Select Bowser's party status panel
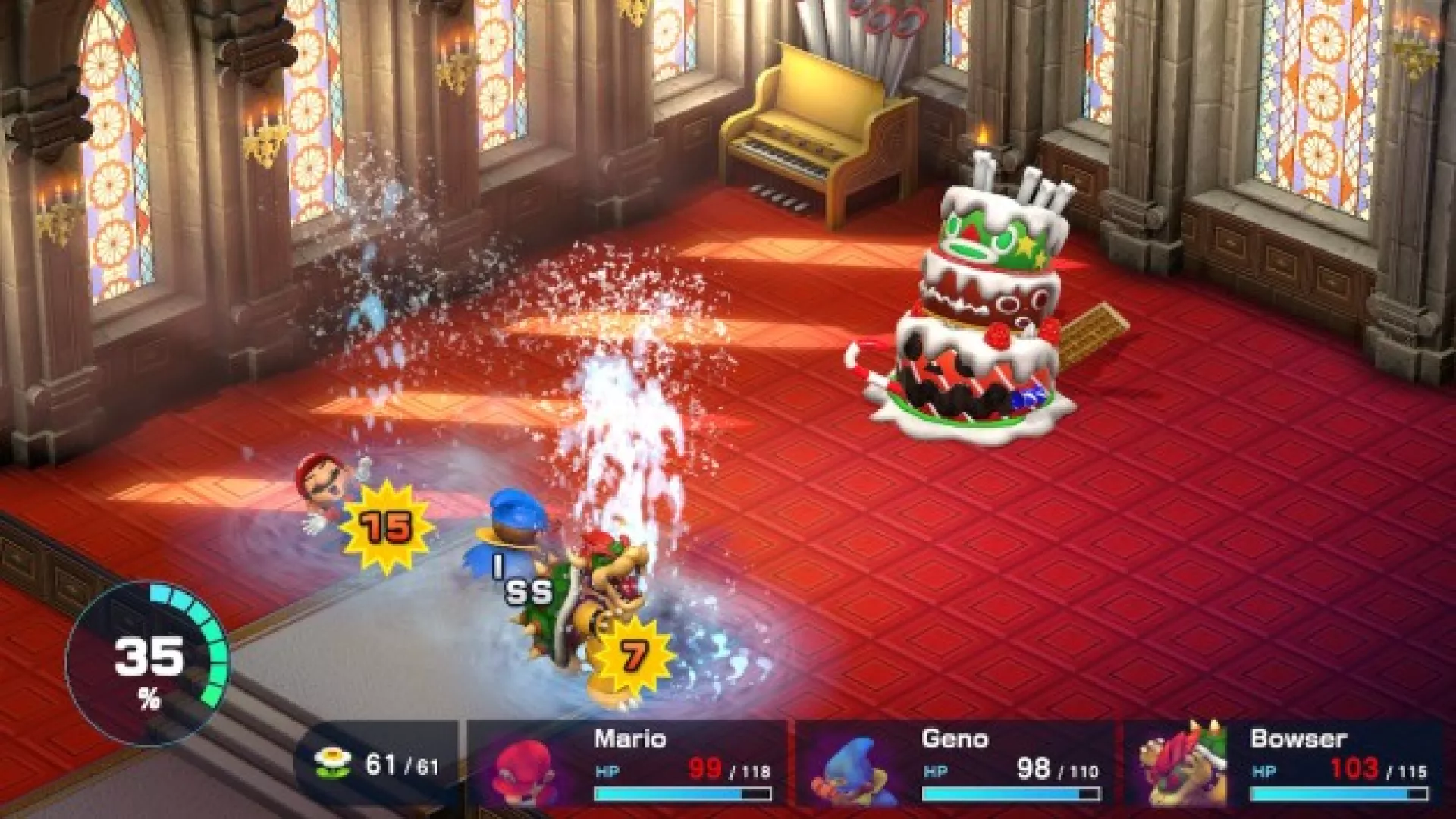Viewport: 1456px width, 819px height. point(1285,766)
